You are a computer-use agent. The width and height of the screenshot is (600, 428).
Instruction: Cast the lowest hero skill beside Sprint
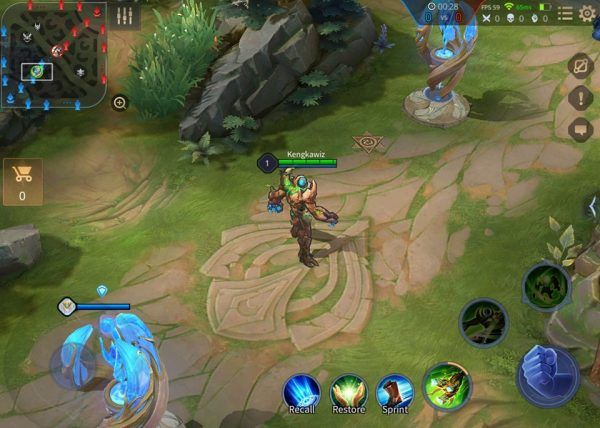[447, 386]
